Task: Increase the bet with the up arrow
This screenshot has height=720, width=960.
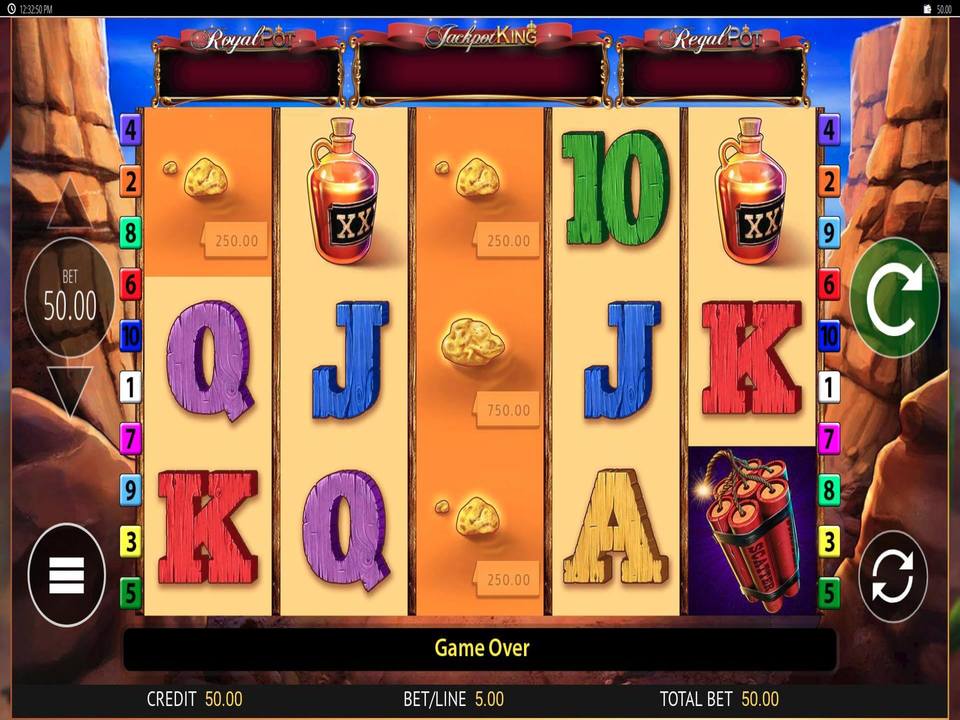Action: pos(70,208)
